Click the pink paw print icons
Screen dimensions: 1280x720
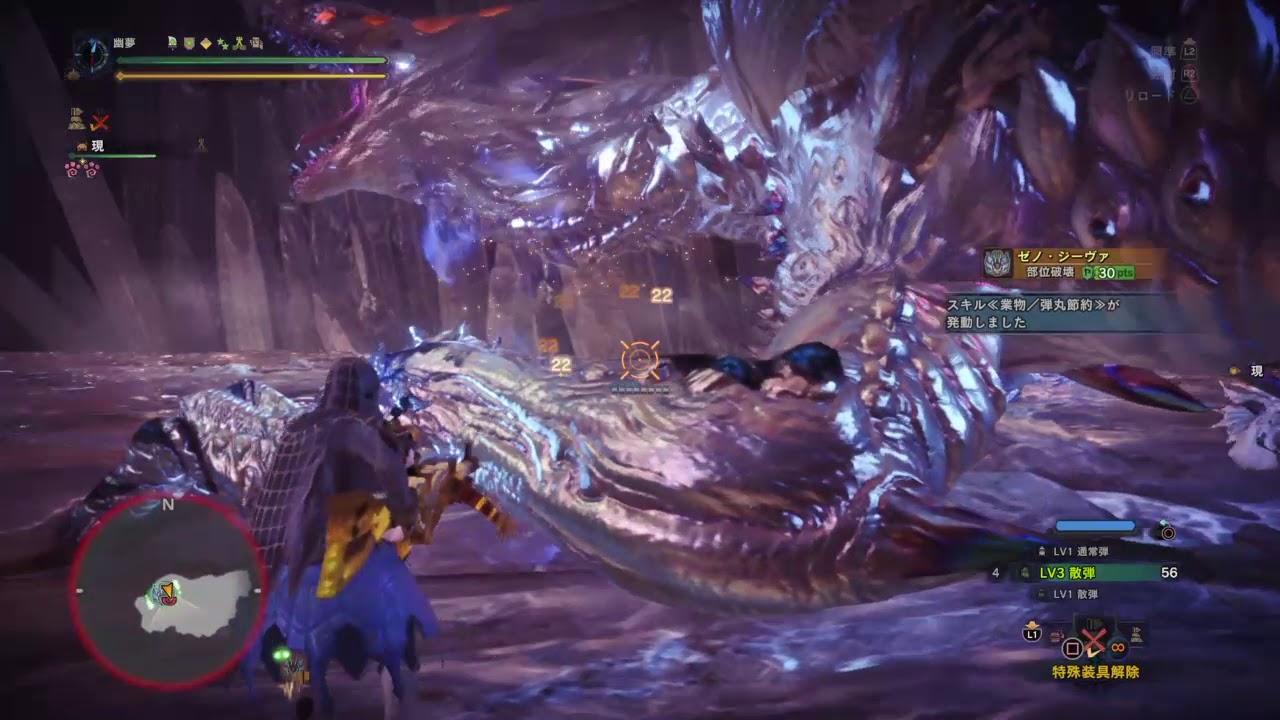[82, 169]
